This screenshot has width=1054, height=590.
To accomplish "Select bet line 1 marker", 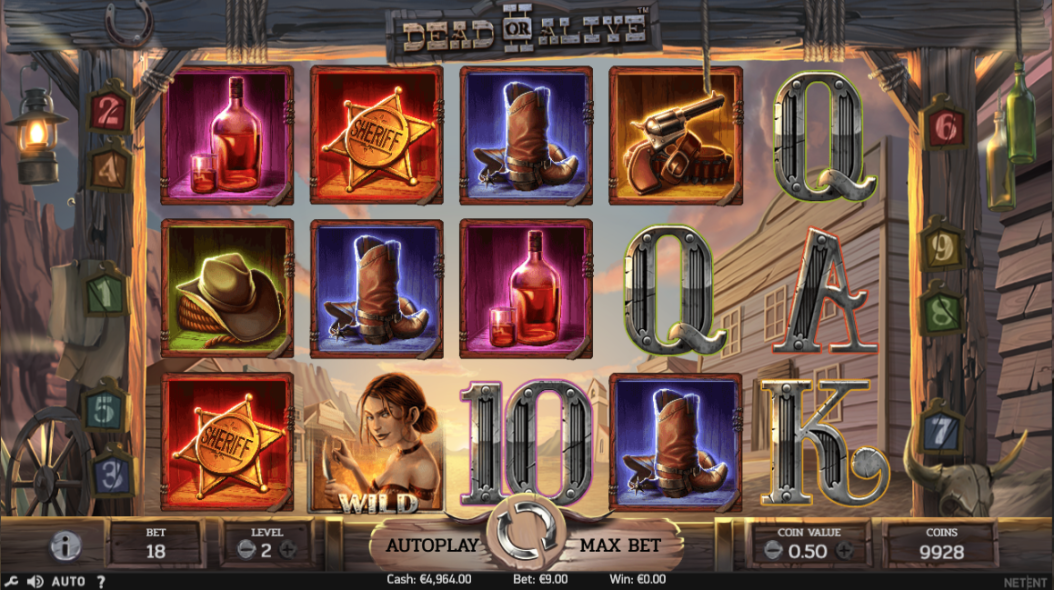I will tap(105, 294).
